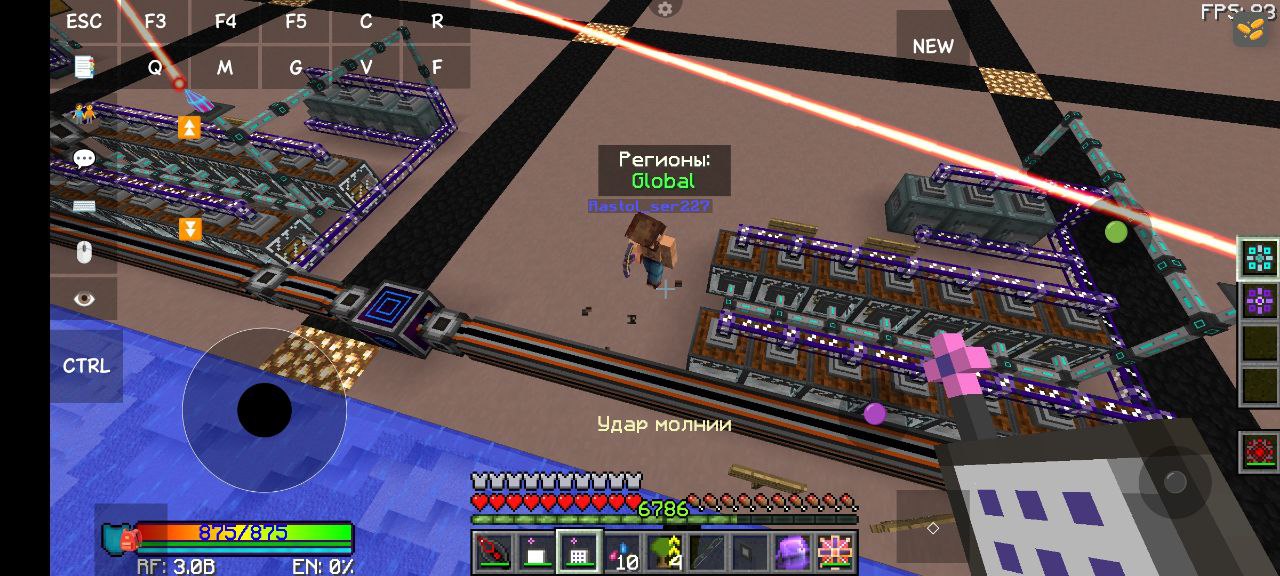Tap the orange double down-arrow button
The height and width of the screenshot is (576, 1280).
(x=190, y=230)
